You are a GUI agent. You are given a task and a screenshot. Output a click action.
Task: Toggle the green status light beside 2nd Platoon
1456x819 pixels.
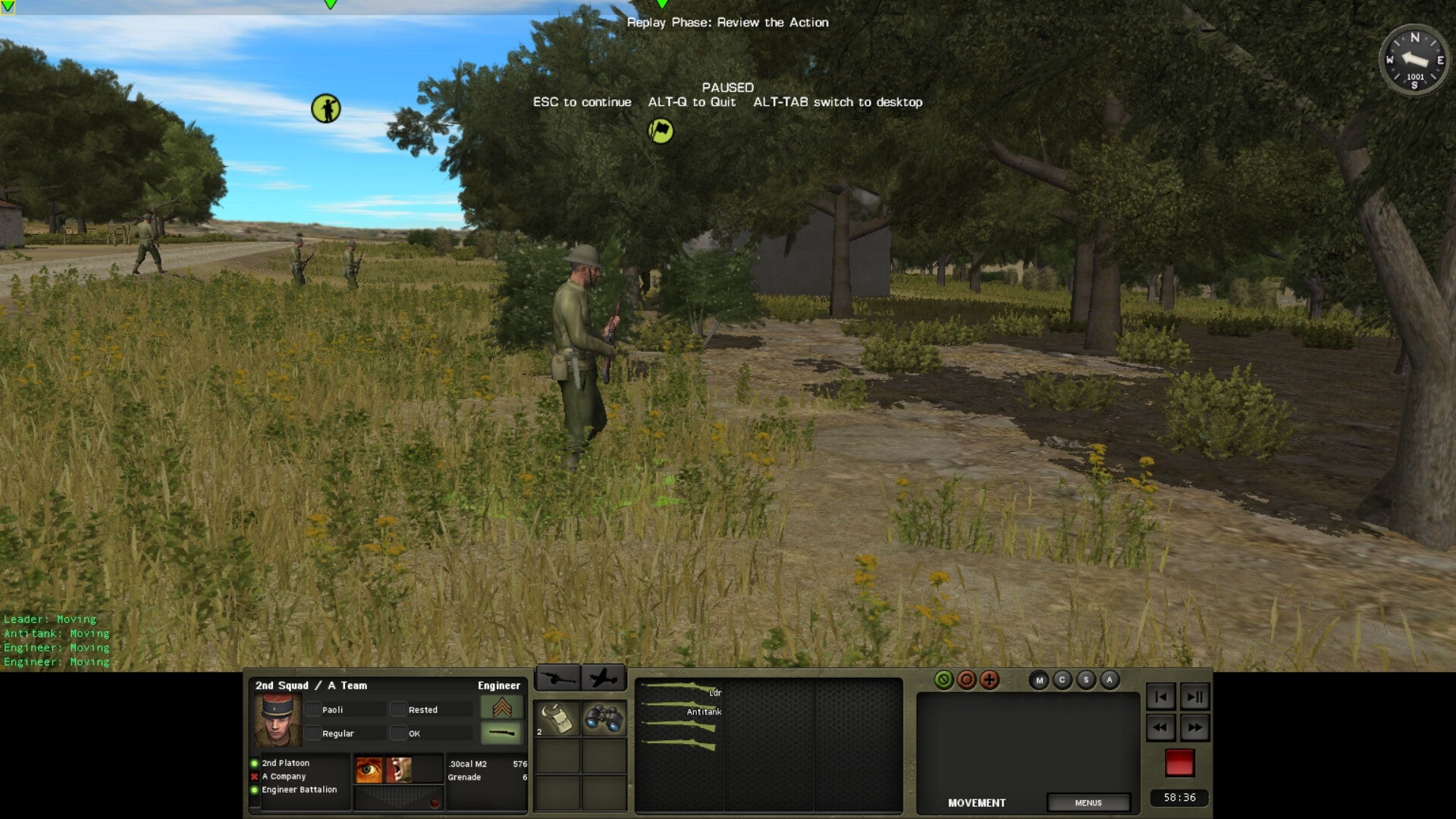click(x=254, y=764)
